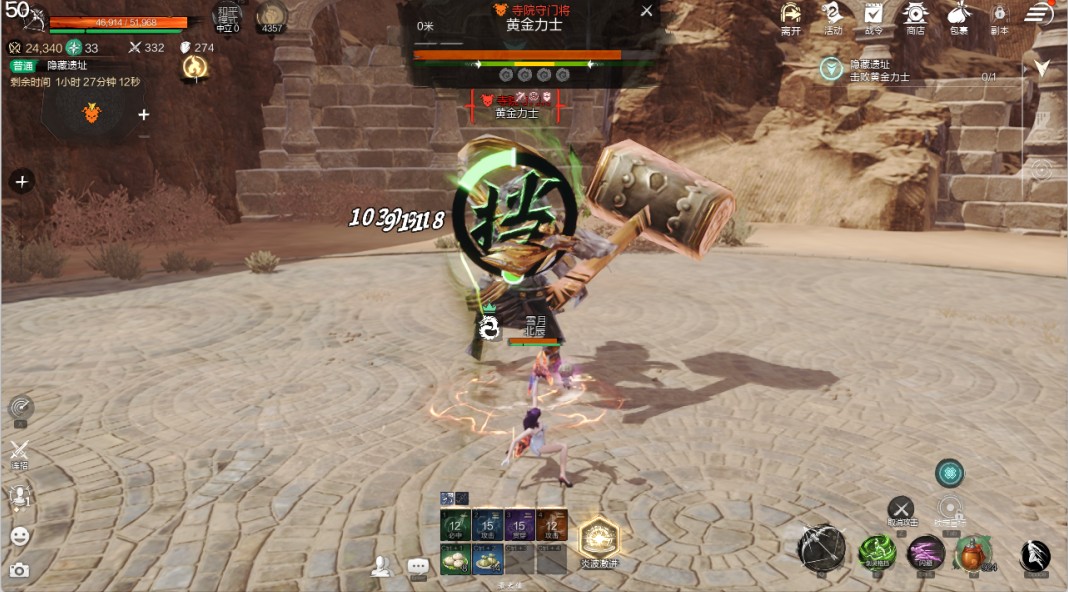The width and height of the screenshot is (1068, 592).
Task: Open the 包裹 inventory bag
Action: 958,14
